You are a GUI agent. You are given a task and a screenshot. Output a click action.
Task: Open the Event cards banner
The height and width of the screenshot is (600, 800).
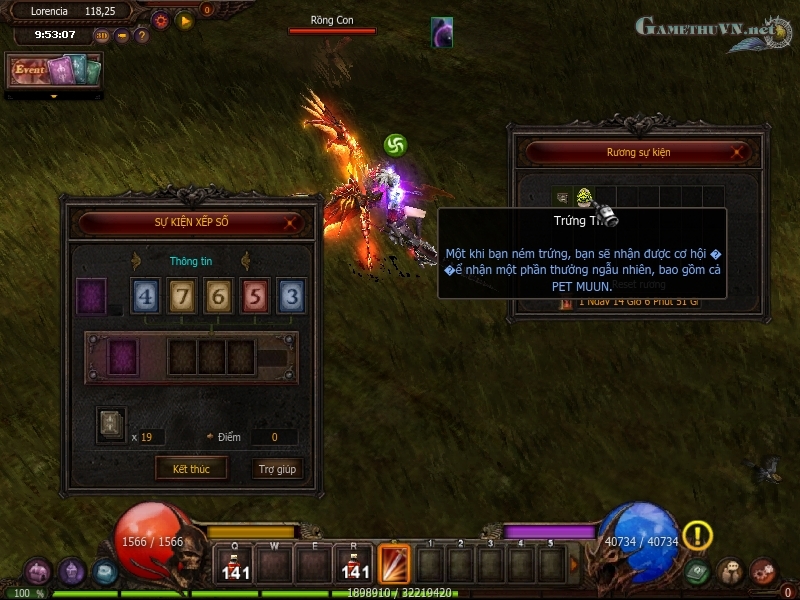(x=55, y=71)
